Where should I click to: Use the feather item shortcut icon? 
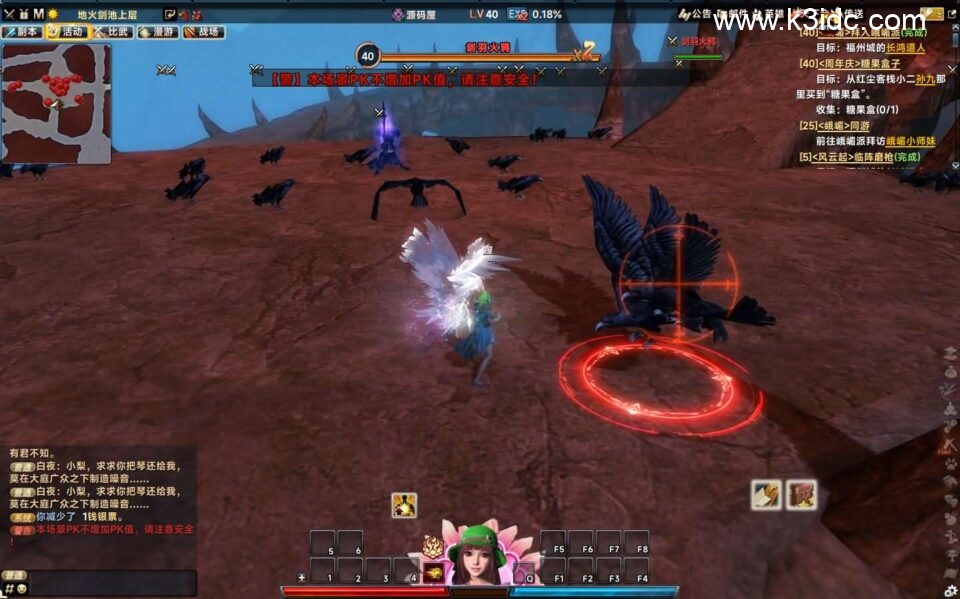point(766,494)
